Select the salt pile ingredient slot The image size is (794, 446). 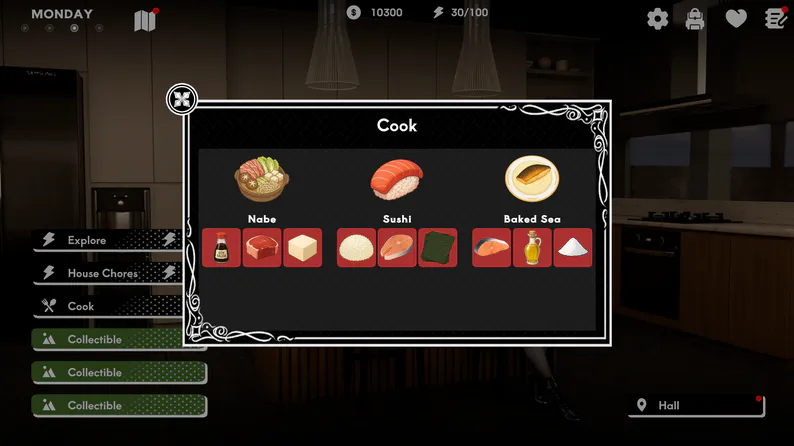[573, 247]
